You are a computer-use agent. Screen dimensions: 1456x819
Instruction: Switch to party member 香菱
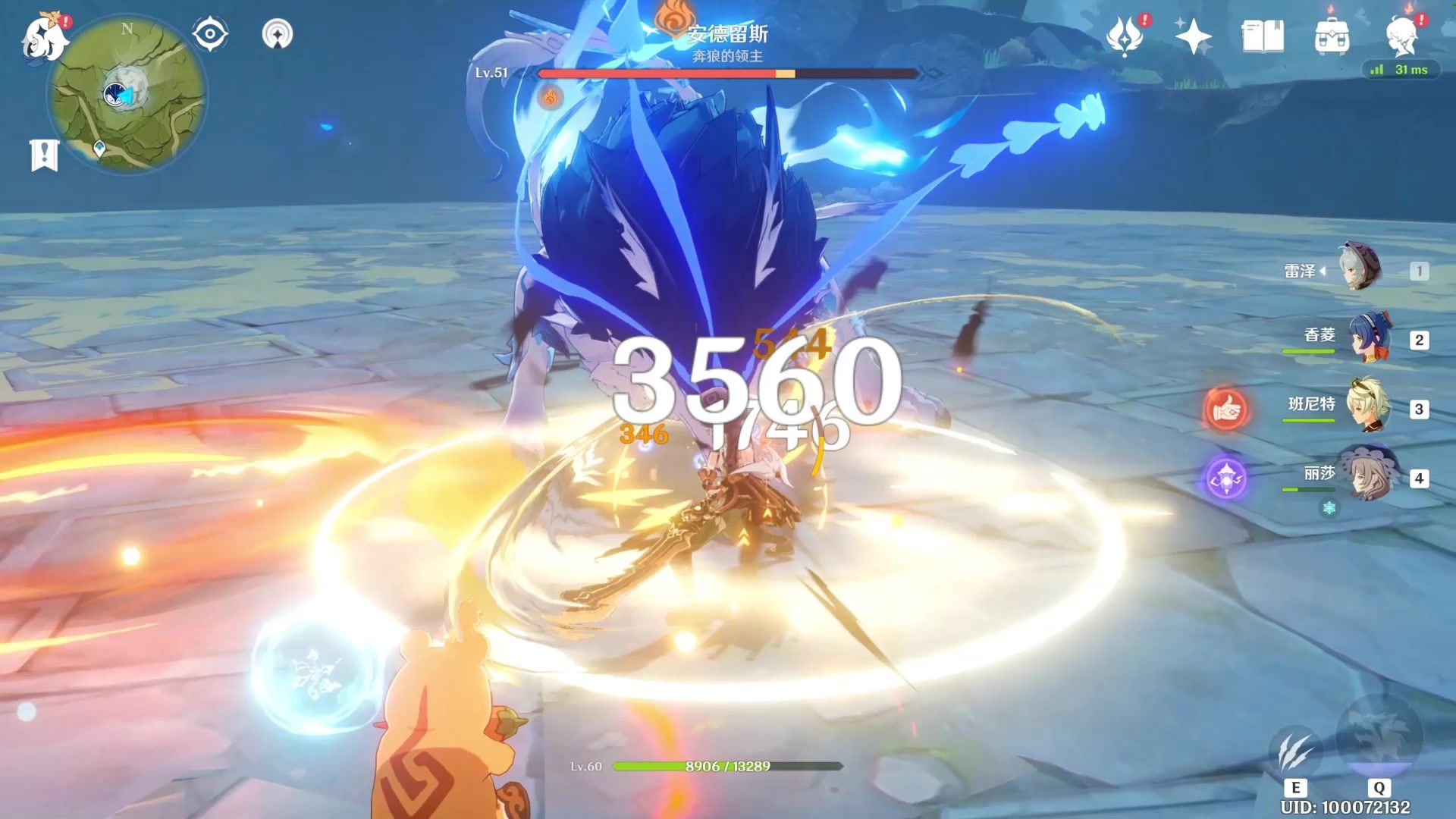[x=1369, y=338]
